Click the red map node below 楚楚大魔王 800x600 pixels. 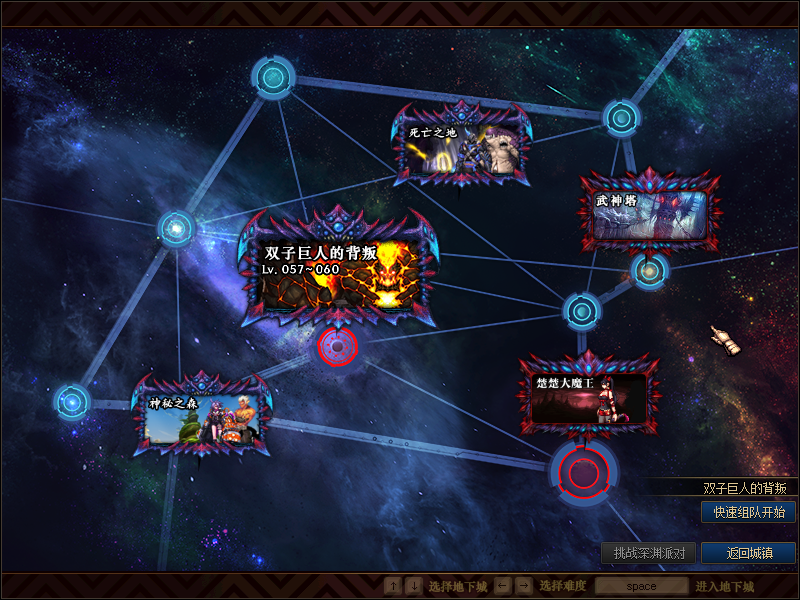tap(582, 470)
